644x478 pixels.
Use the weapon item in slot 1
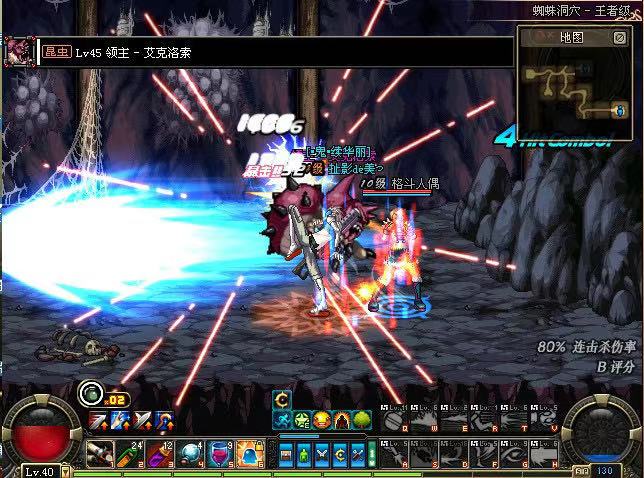(98, 453)
